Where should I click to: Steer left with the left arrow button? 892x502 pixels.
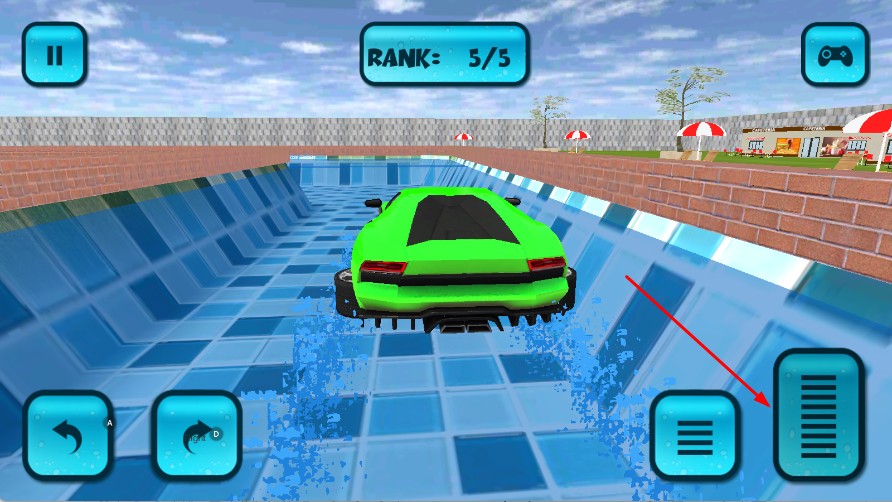tap(68, 434)
